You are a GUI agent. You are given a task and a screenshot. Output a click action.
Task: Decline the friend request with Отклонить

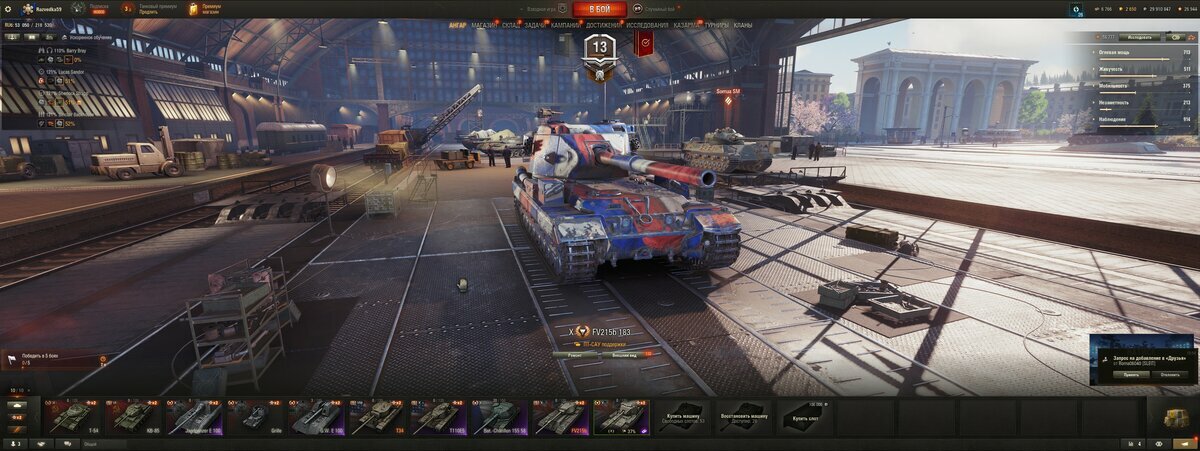click(x=1168, y=375)
